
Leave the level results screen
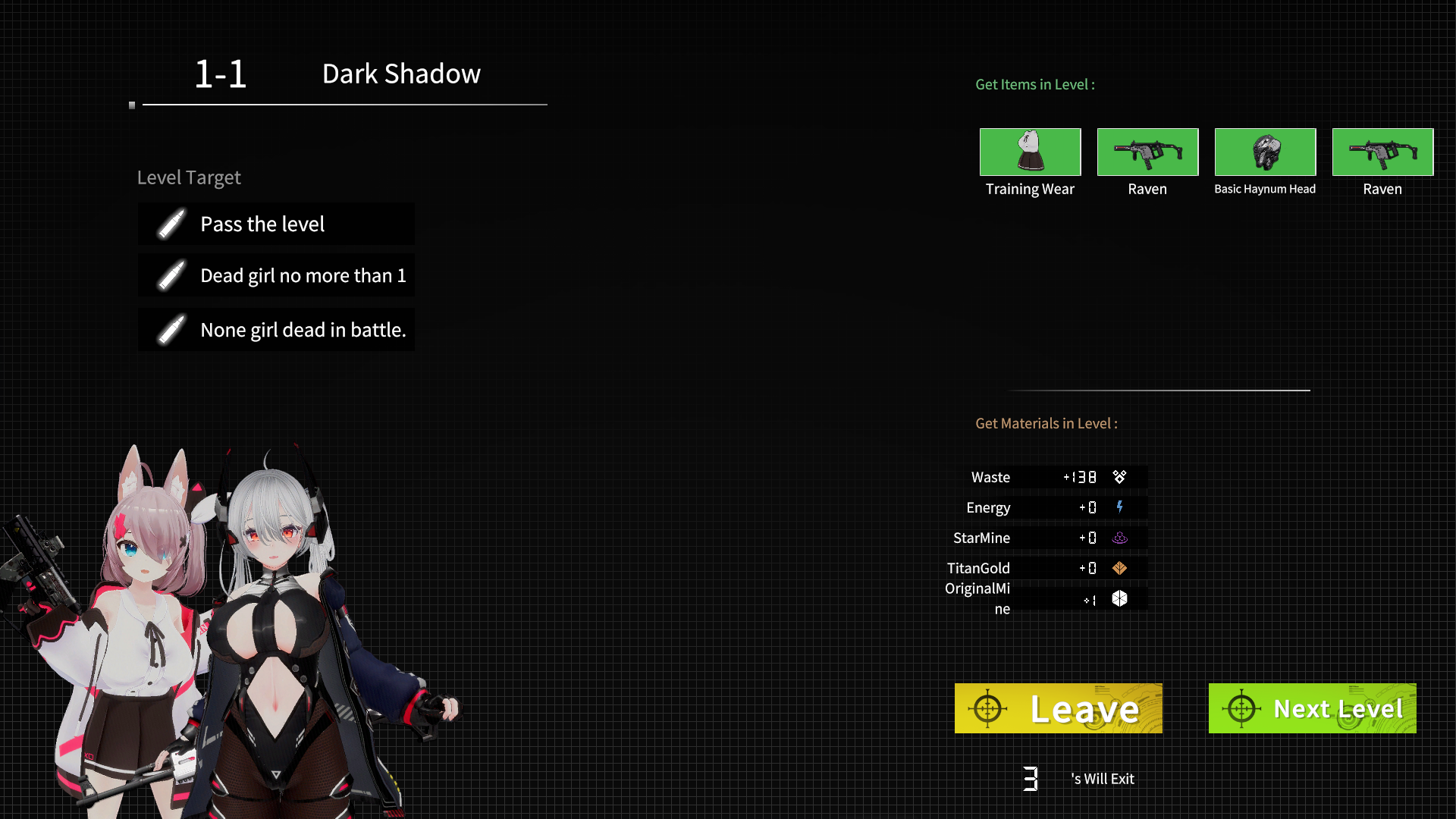[1058, 708]
